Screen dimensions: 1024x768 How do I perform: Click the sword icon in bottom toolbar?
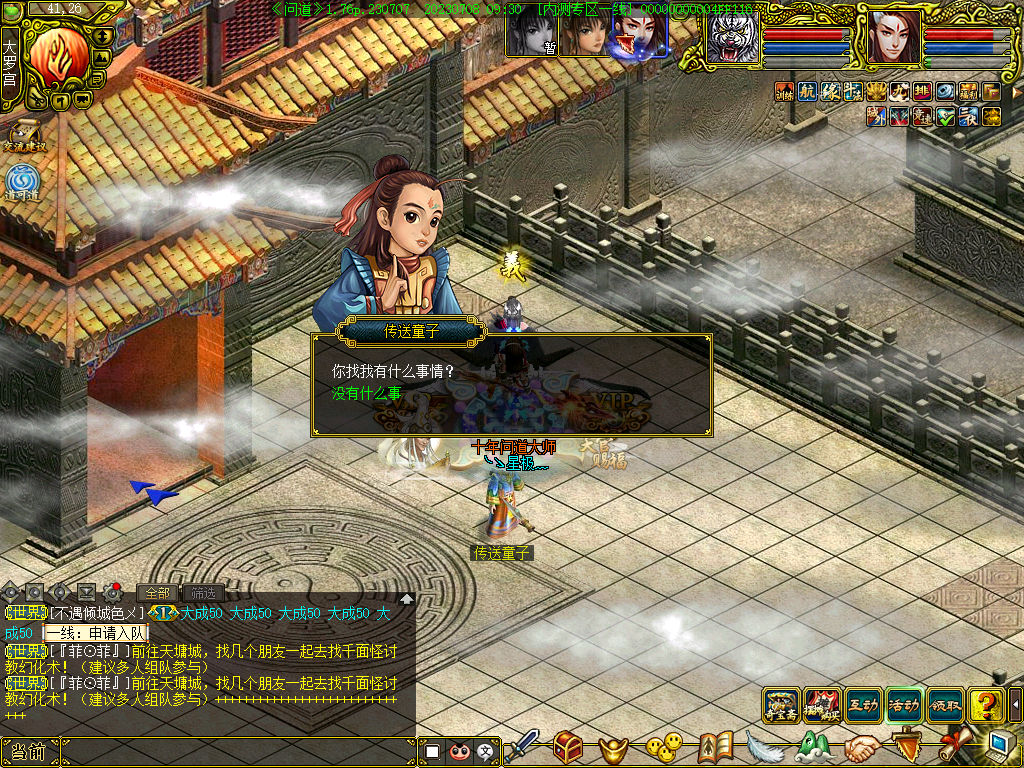point(522,747)
